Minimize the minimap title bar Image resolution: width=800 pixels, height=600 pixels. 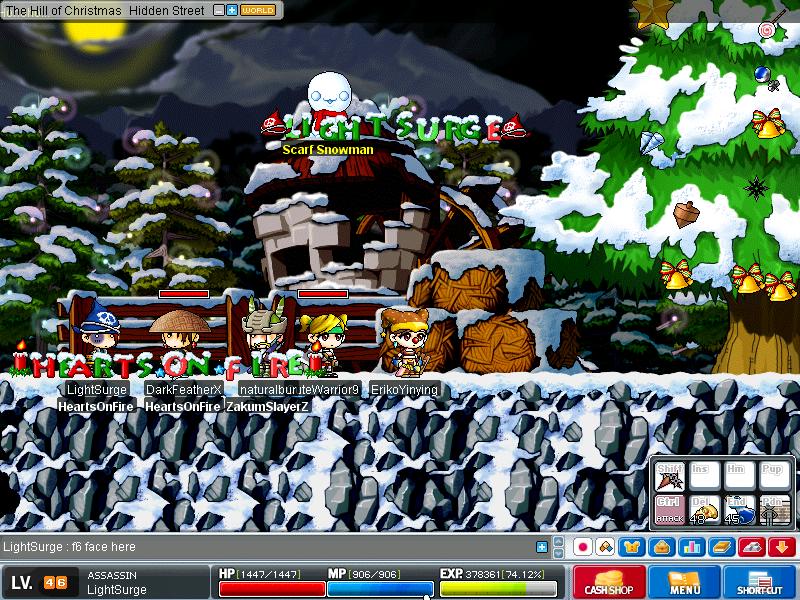(219, 10)
